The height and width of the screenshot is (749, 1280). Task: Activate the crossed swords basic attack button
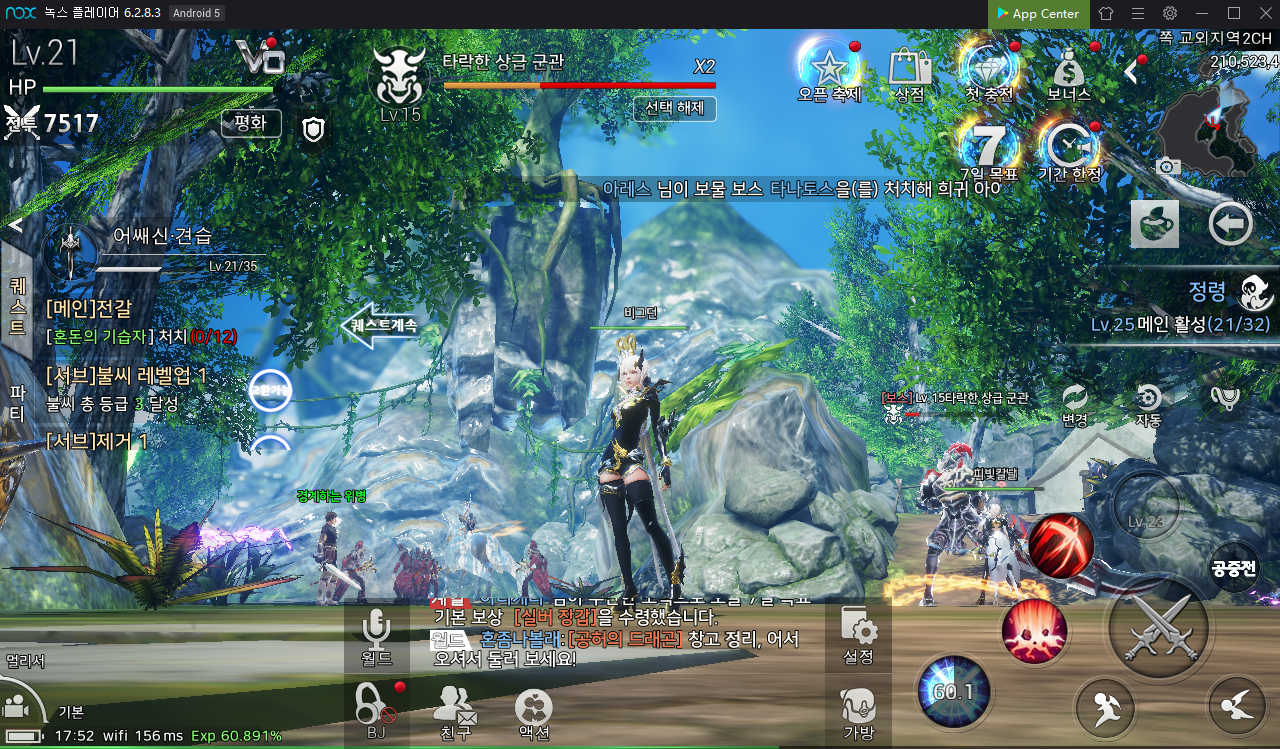coord(1157,628)
